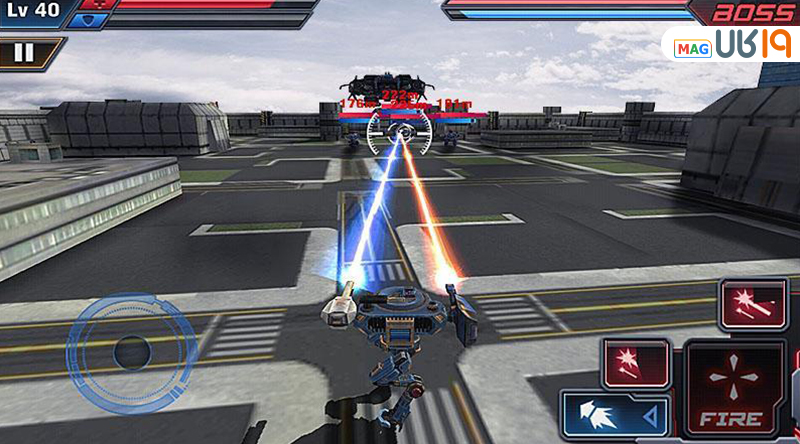The width and height of the screenshot is (800, 444).
Task: Pause the game with the pause button
Action: [24, 52]
